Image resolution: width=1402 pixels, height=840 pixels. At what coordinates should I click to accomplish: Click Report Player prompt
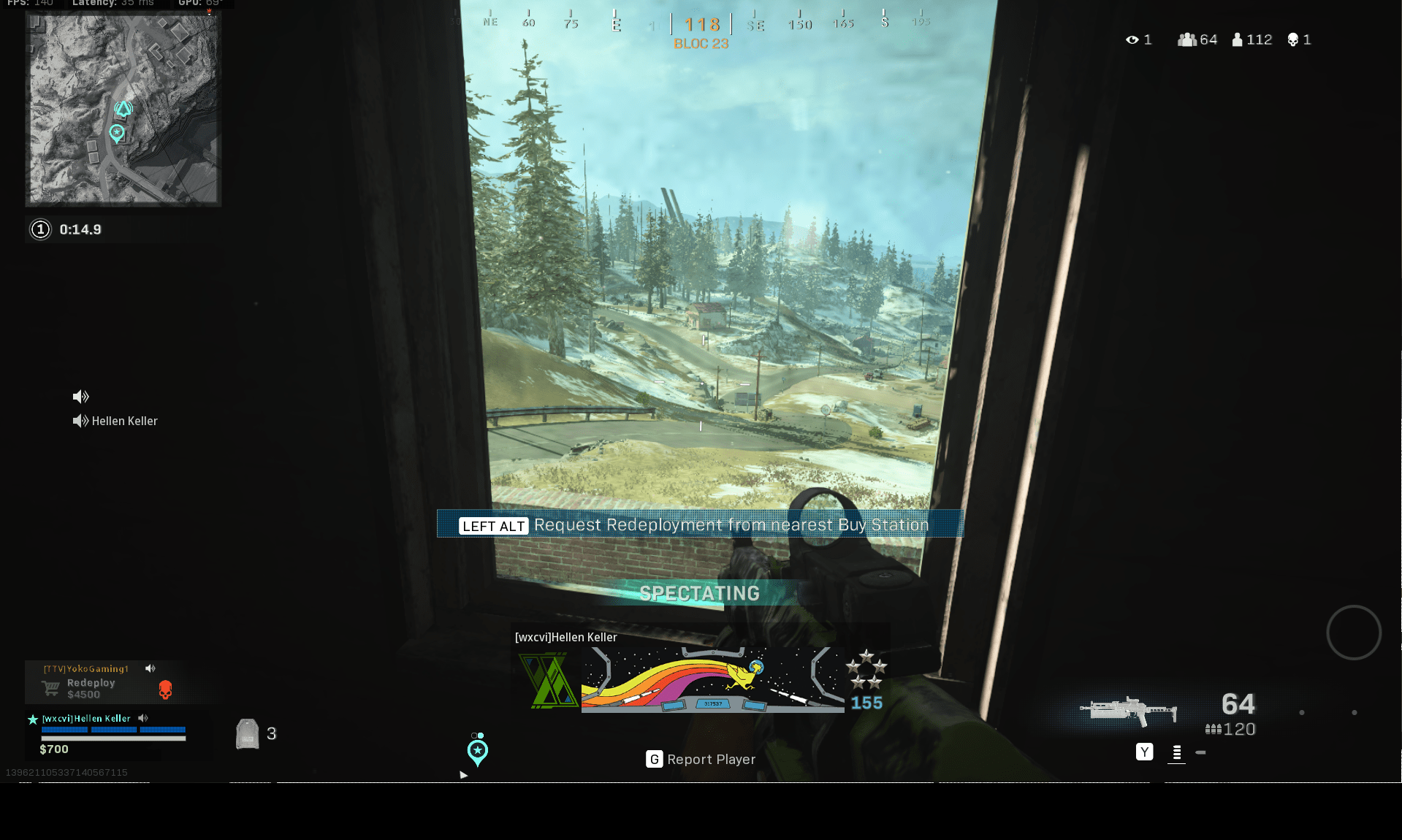coord(700,759)
